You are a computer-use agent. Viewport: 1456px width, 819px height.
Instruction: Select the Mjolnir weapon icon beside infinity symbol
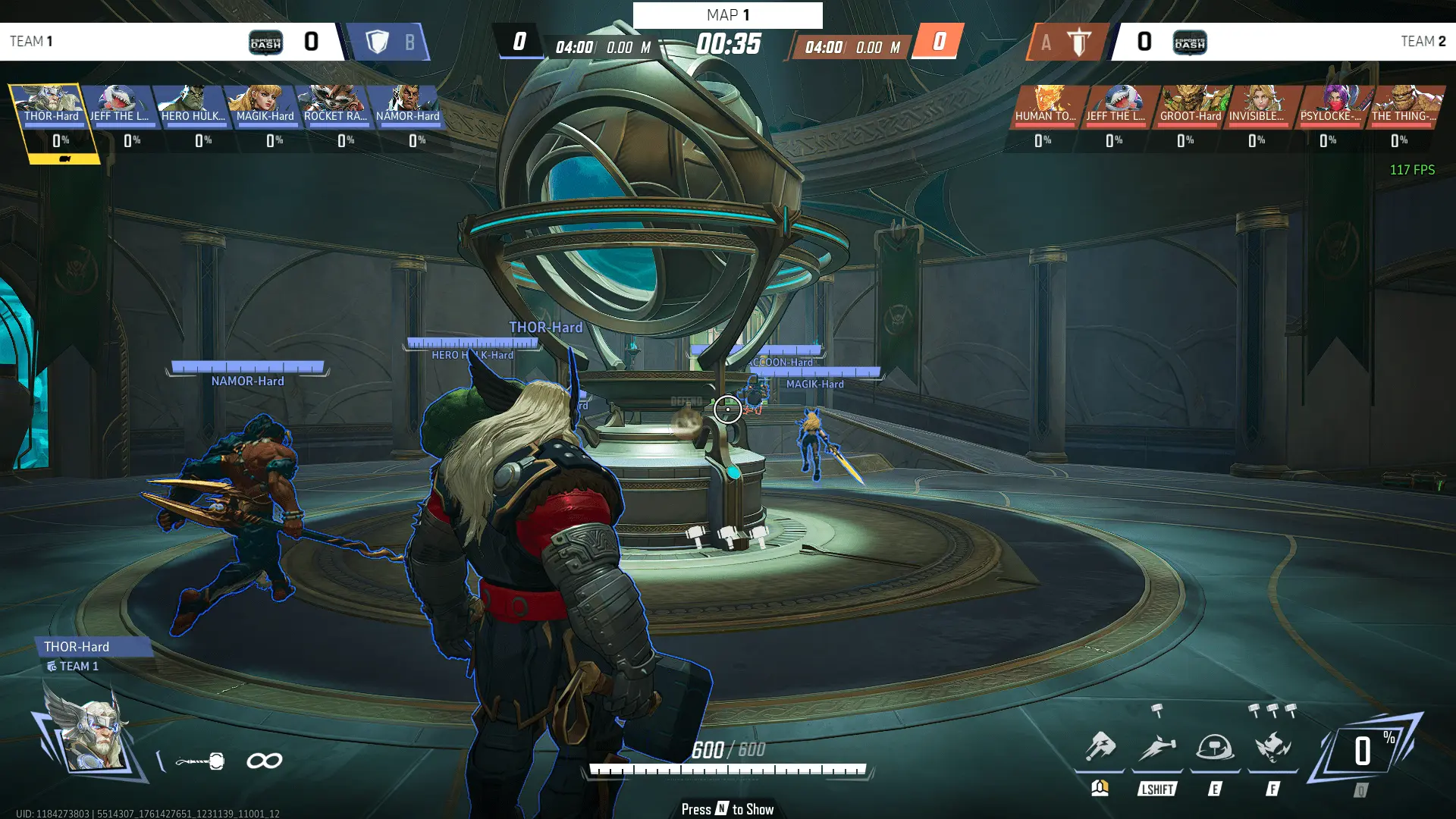coord(201,761)
